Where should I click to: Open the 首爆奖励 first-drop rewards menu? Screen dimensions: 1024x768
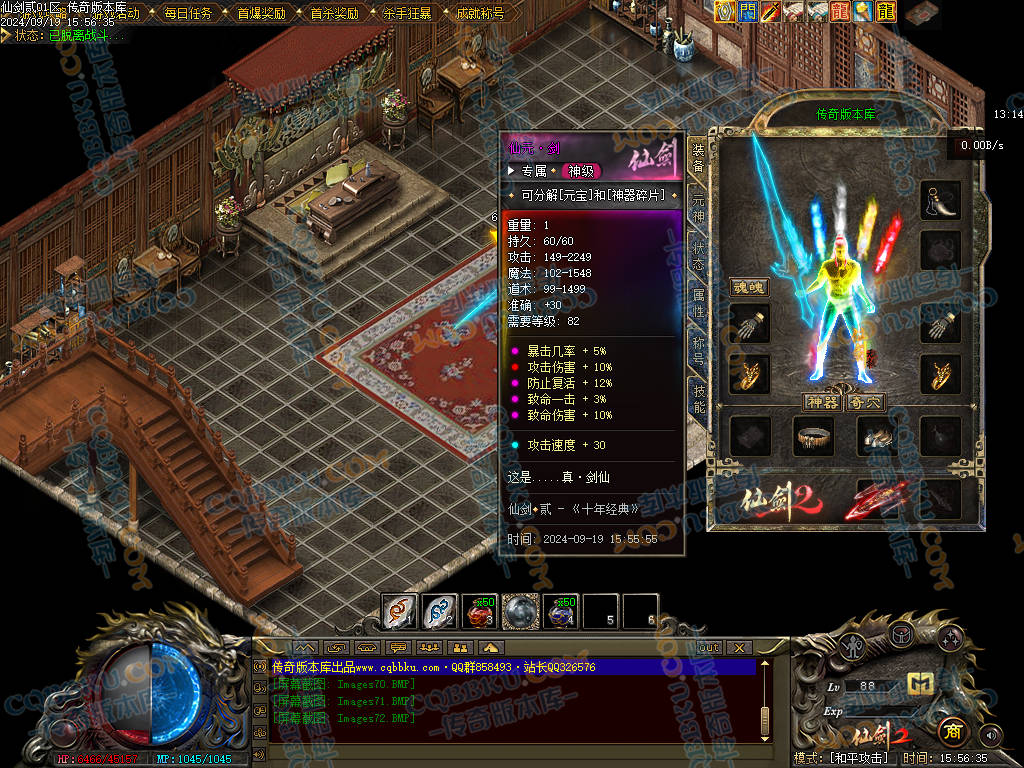pyautogui.click(x=261, y=14)
